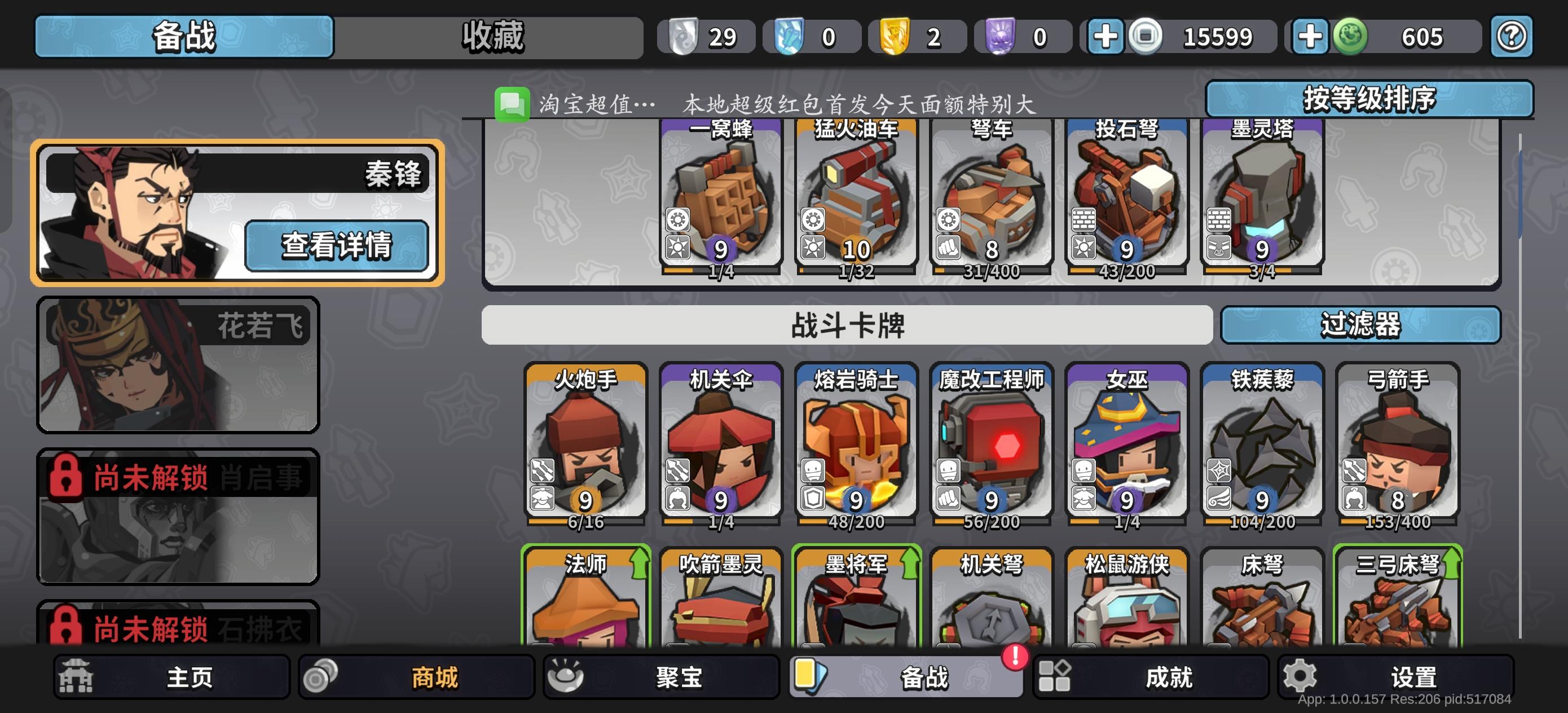This screenshot has width=1568, height=713.
Task: Toggle the purple gem resource counter
Action: [1023, 36]
